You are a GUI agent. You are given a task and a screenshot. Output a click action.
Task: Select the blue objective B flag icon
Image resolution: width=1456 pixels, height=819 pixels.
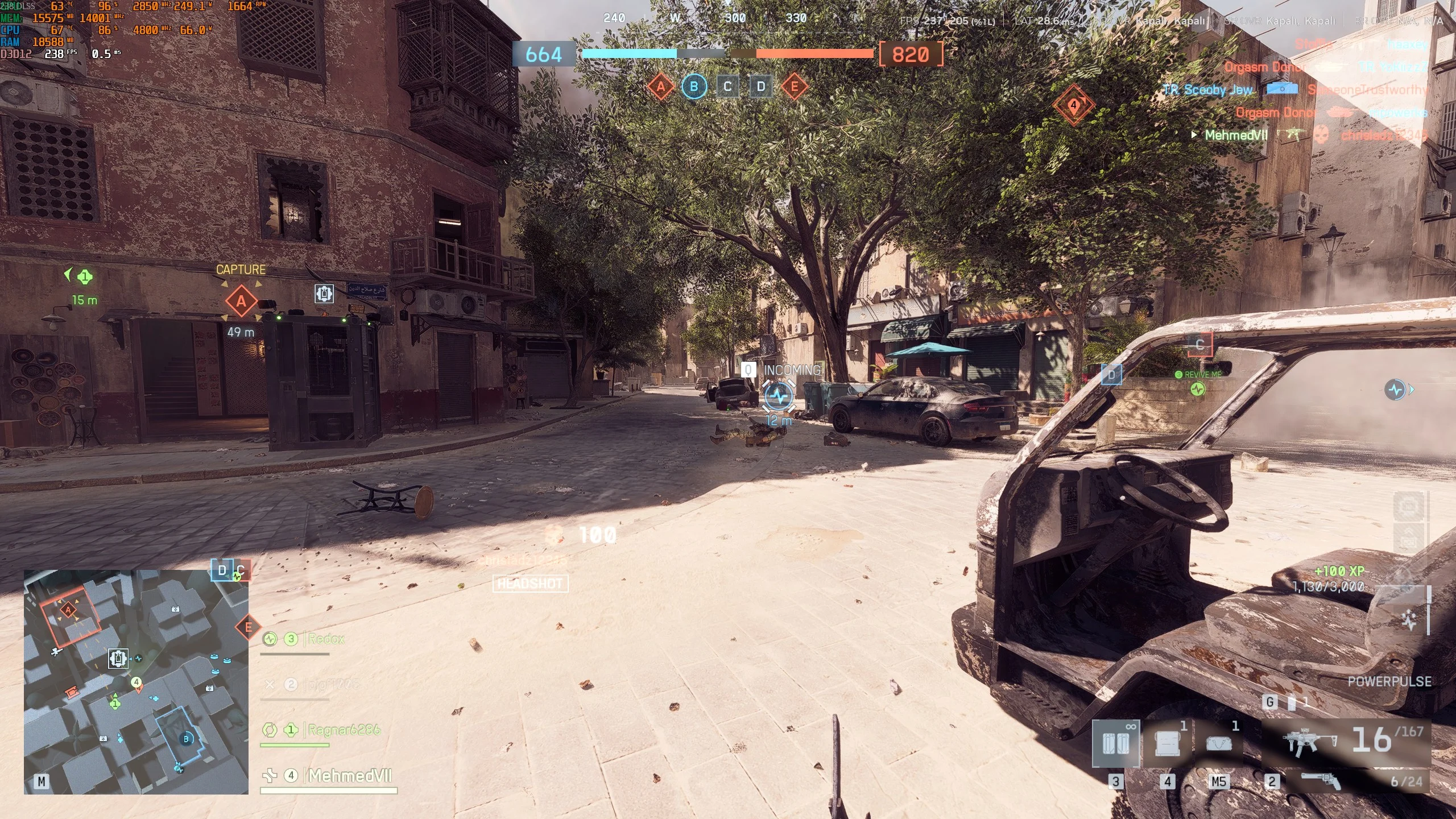694,86
